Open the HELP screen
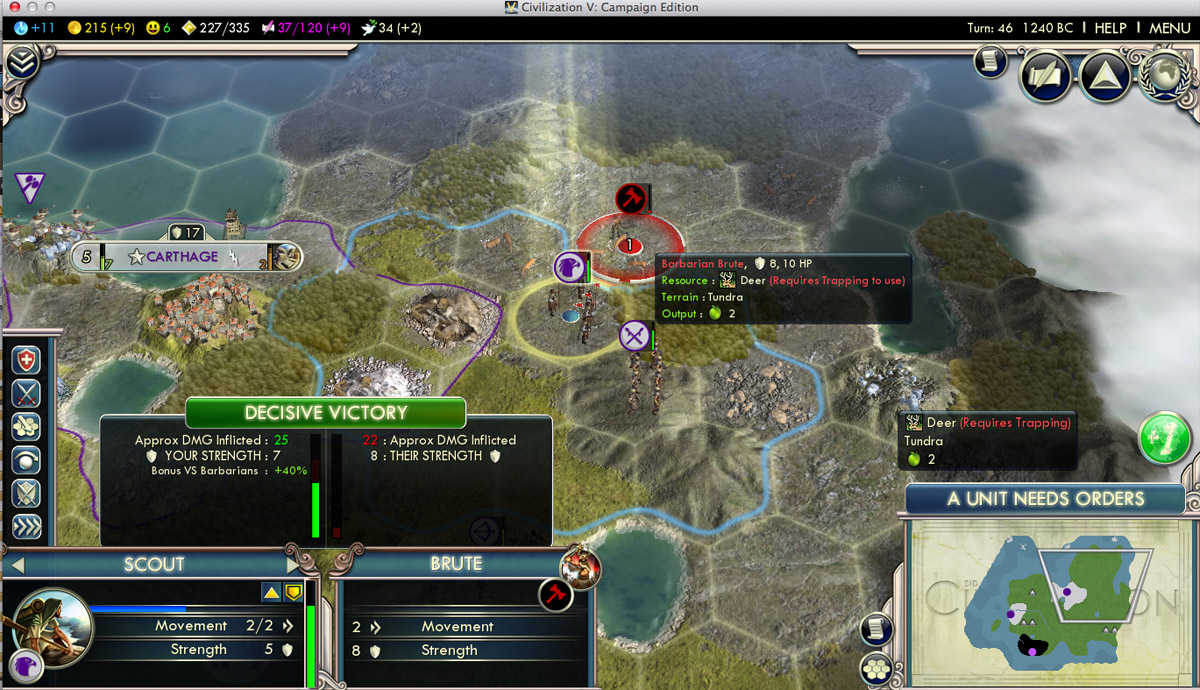 pyautogui.click(x=1110, y=28)
